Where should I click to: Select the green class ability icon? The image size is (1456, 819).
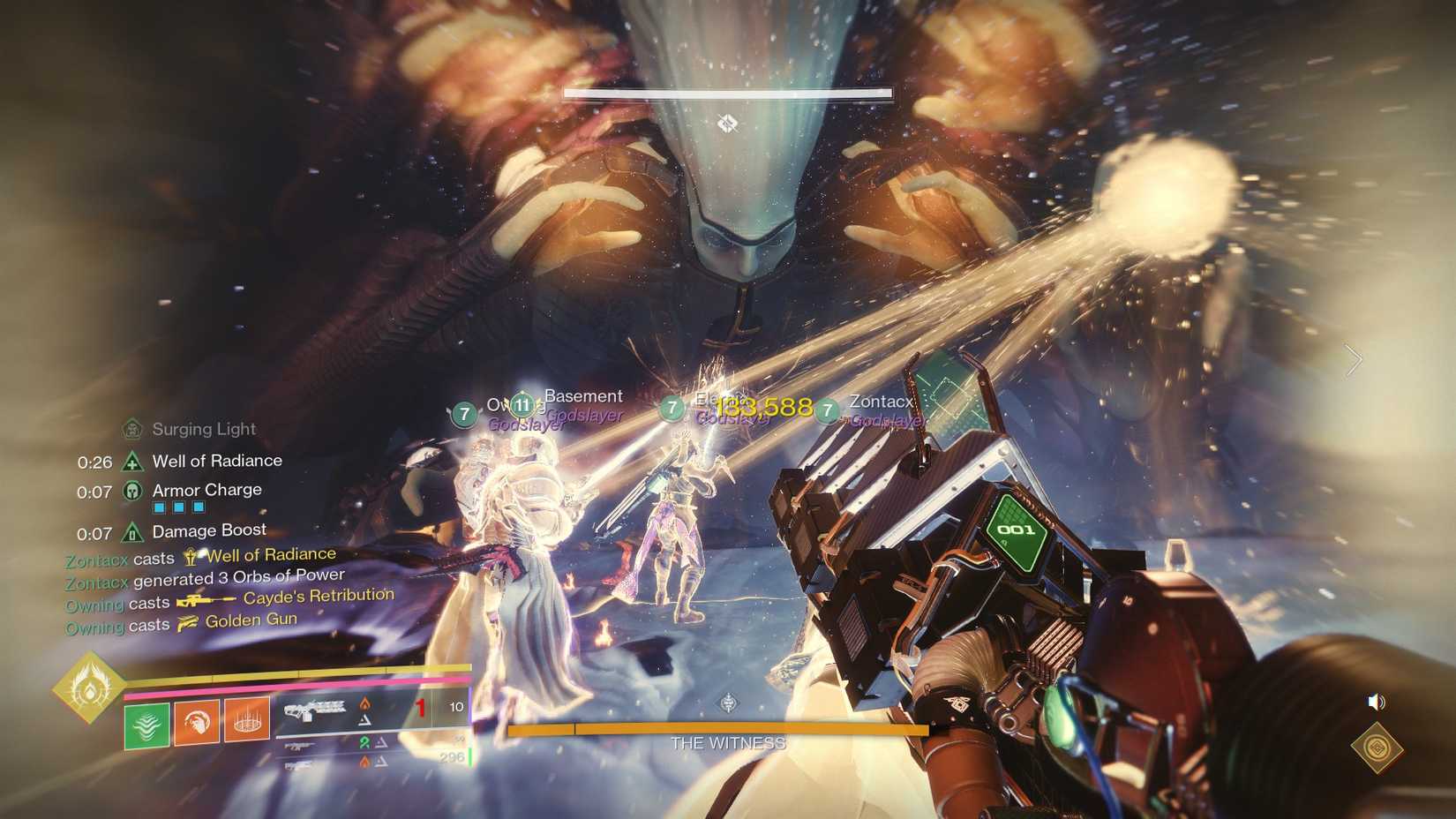[x=146, y=725]
